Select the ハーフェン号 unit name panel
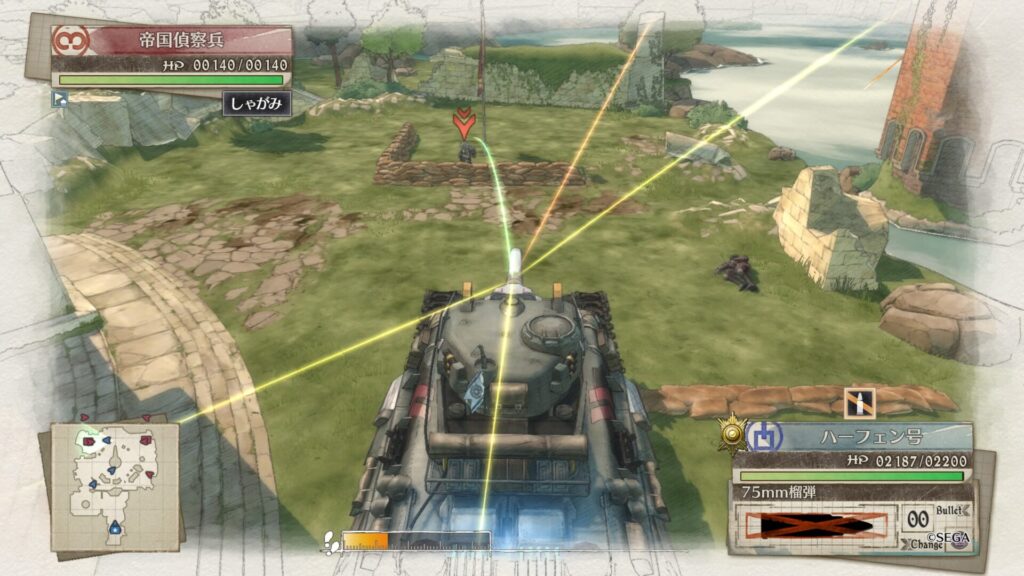 870,436
